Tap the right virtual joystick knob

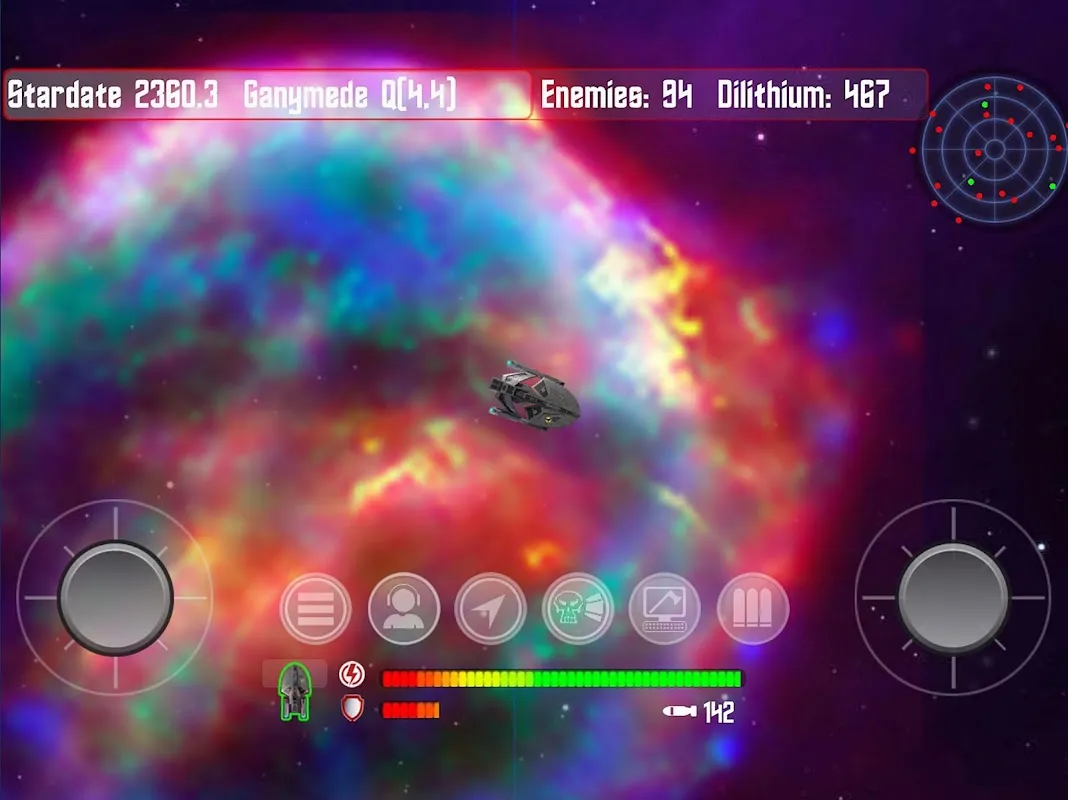pos(953,597)
